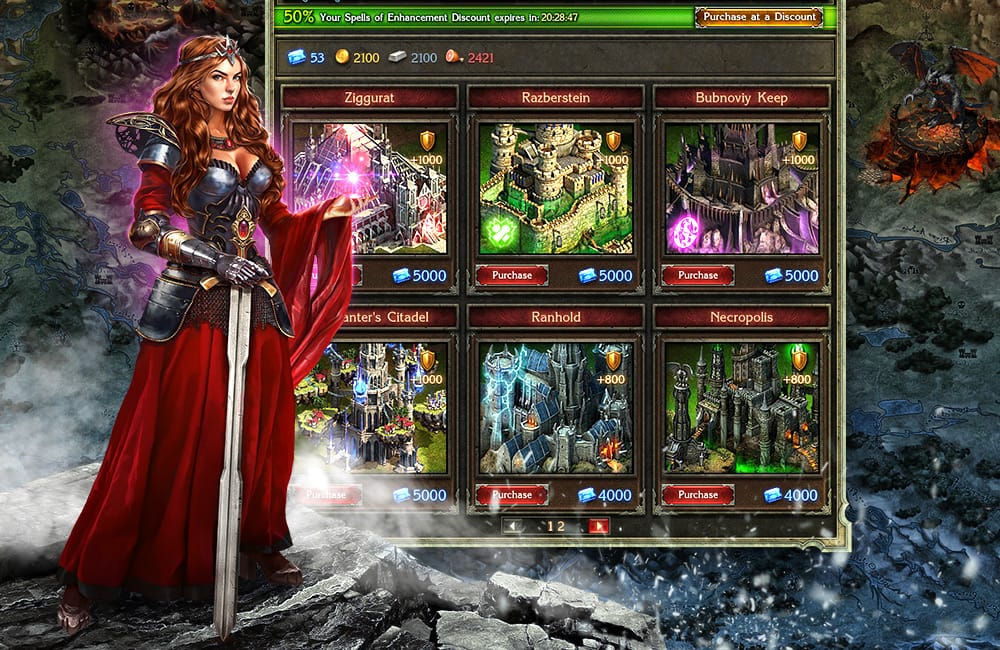Select the Bubnoviy Keep castle image
This screenshot has height=650, width=1000.
[741, 188]
